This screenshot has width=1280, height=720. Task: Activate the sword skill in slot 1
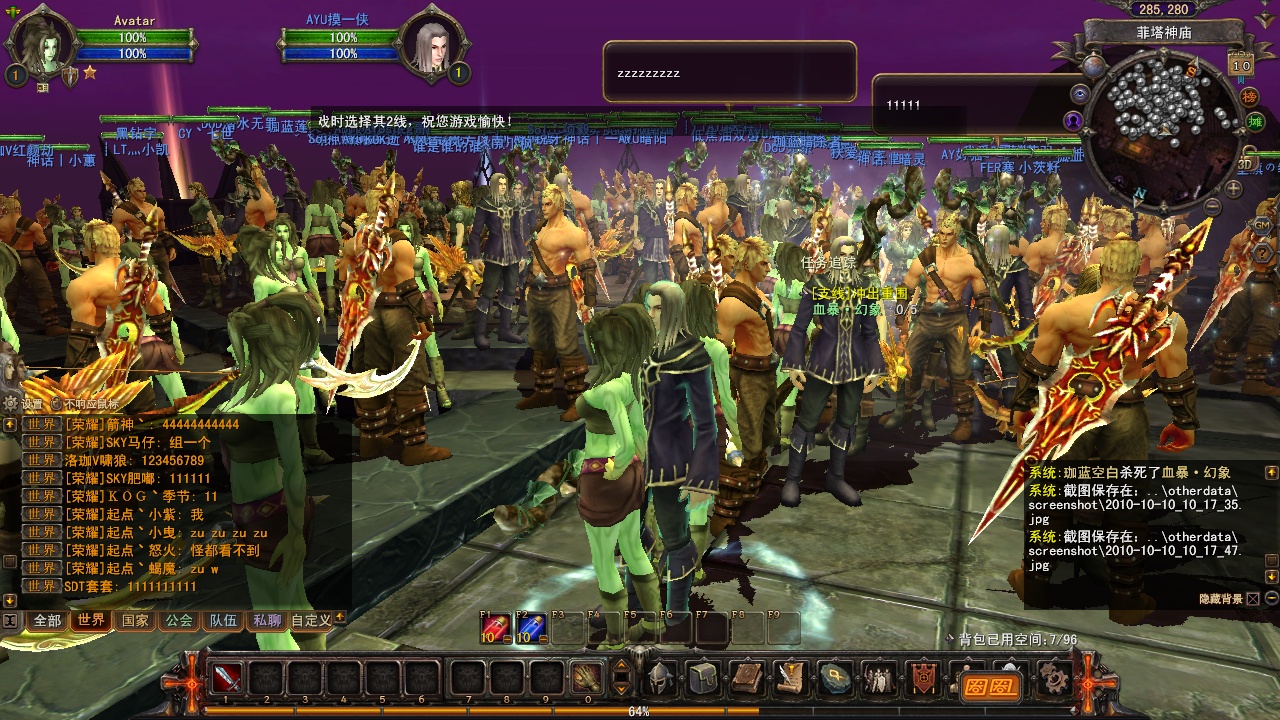[227, 678]
